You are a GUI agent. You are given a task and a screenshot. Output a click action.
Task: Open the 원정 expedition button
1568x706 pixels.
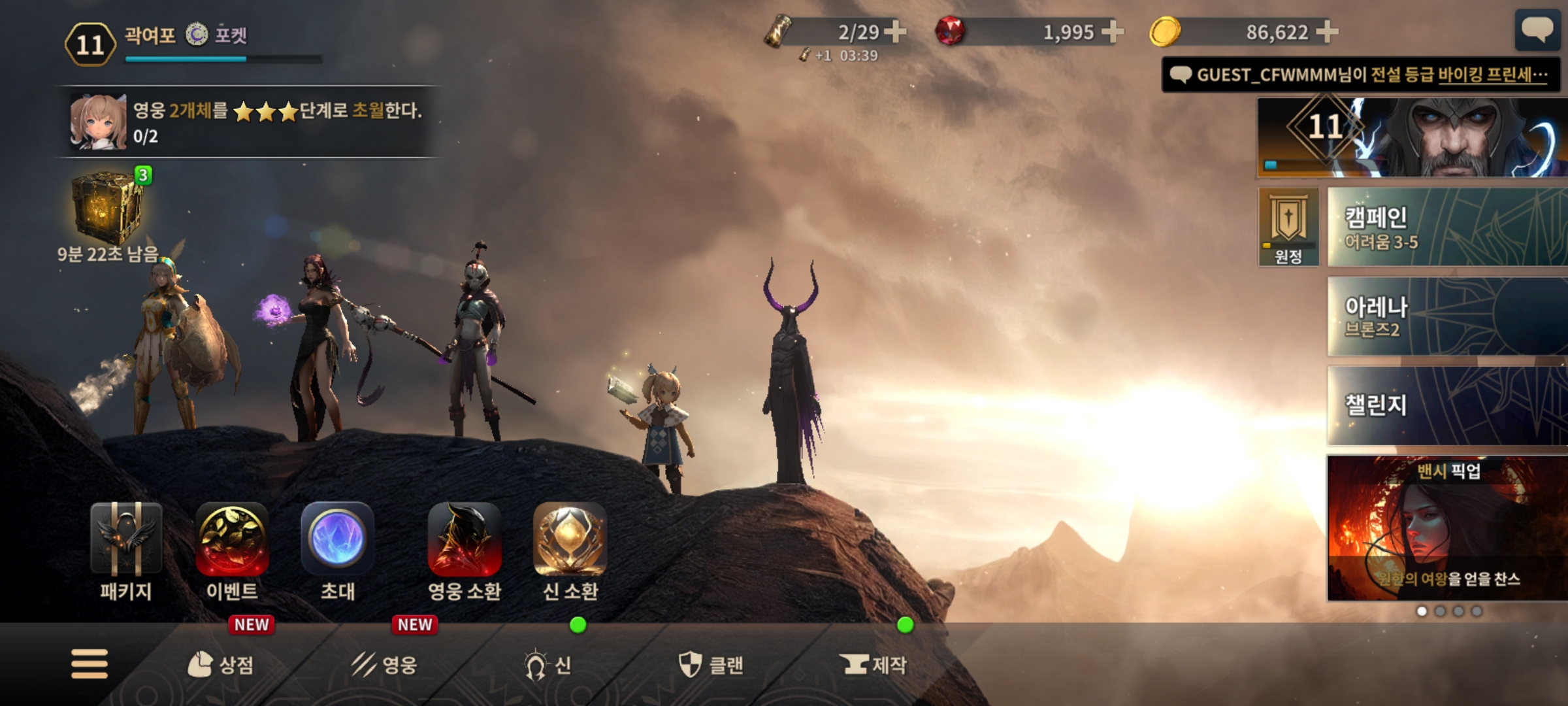(1288, 227)
